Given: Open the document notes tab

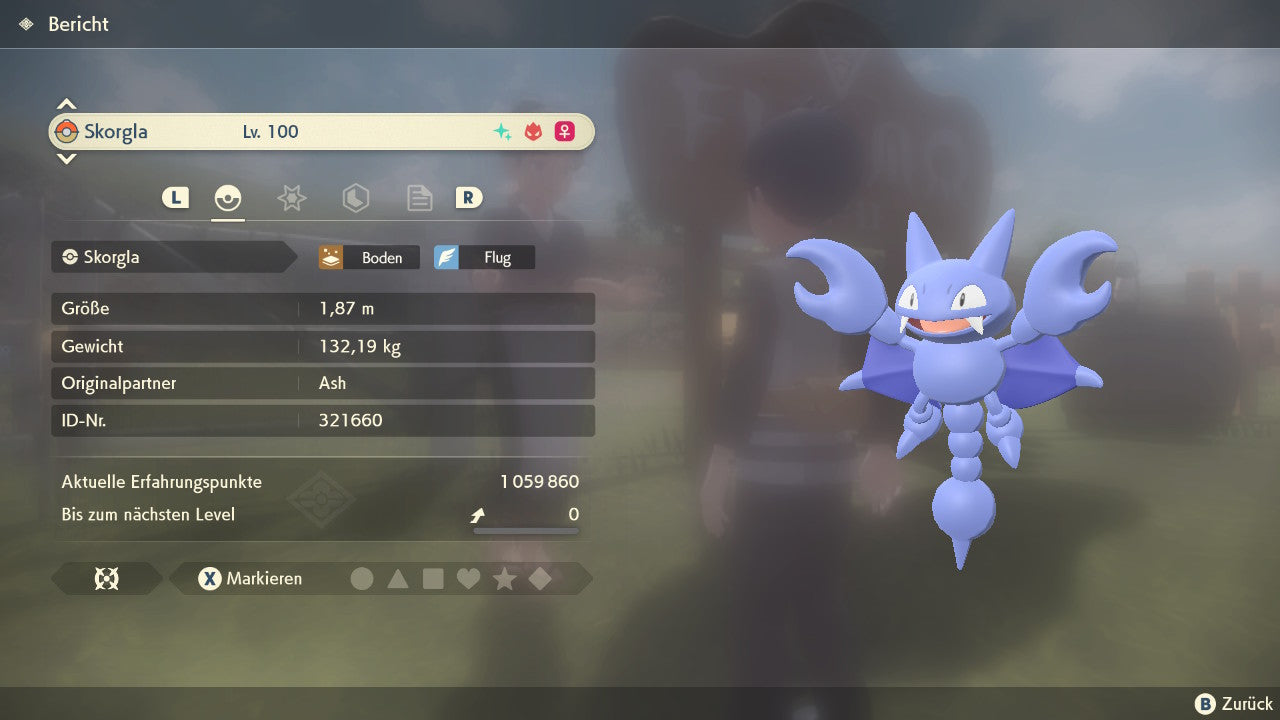Looking at the screenshot, I should point(419,198).
